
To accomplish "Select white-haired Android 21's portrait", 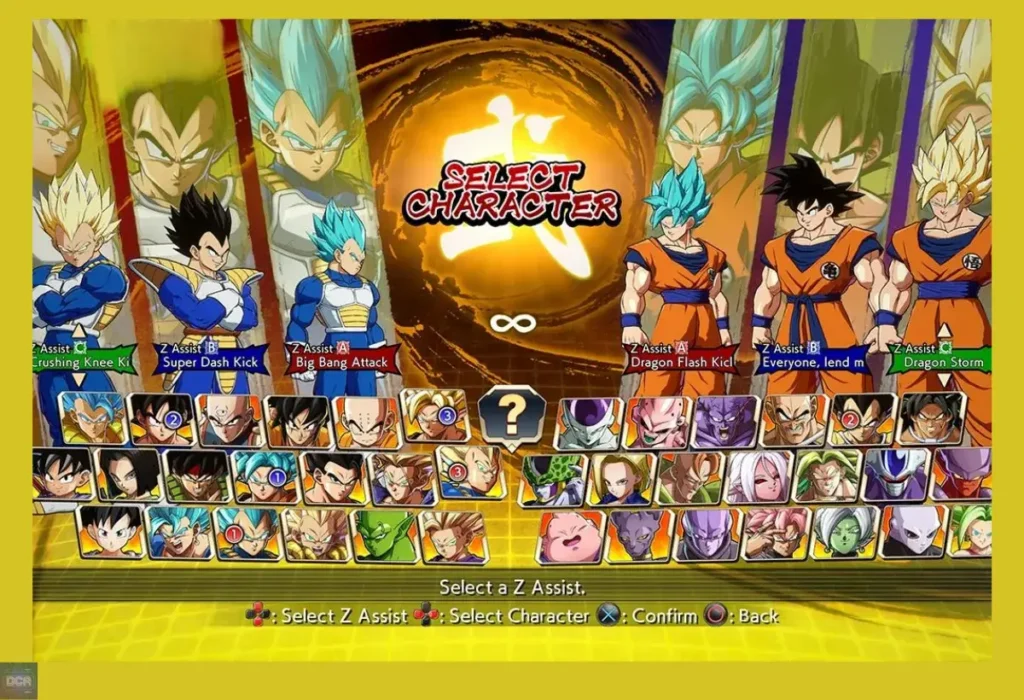I will click(759, 477).
